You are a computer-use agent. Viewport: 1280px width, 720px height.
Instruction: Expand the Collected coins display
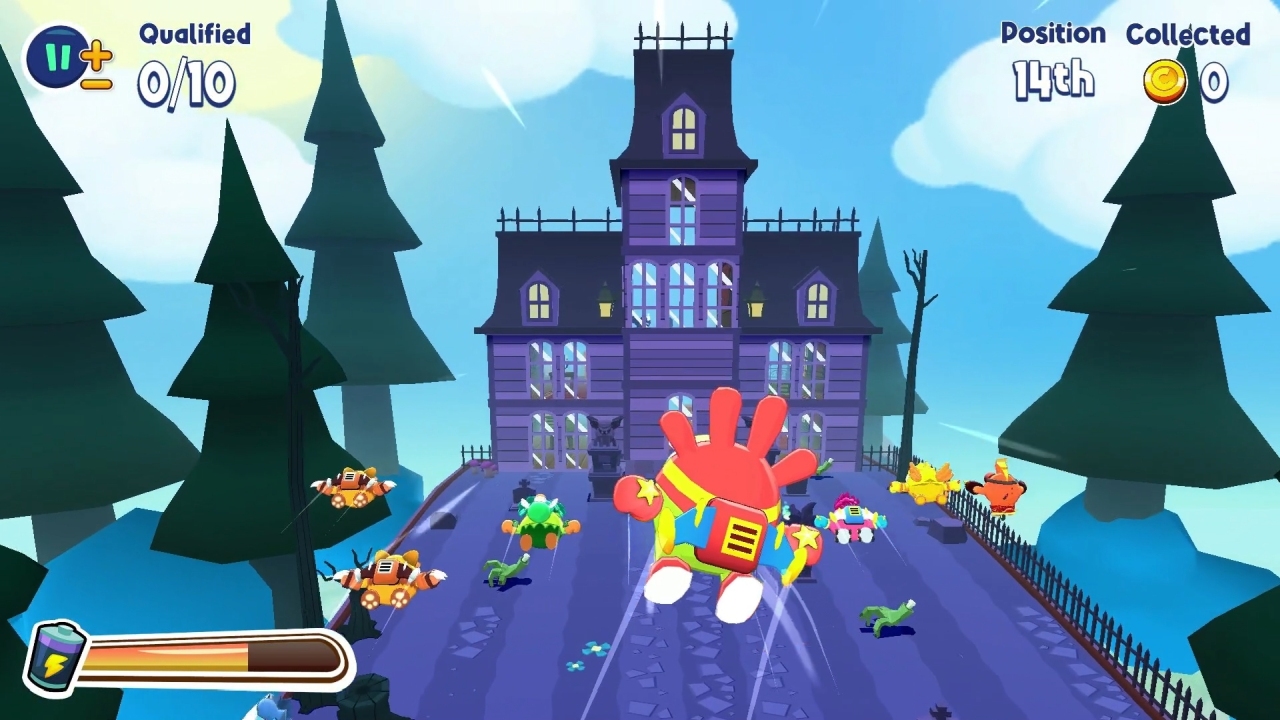pyautogui.click(x=1190, y=55)
